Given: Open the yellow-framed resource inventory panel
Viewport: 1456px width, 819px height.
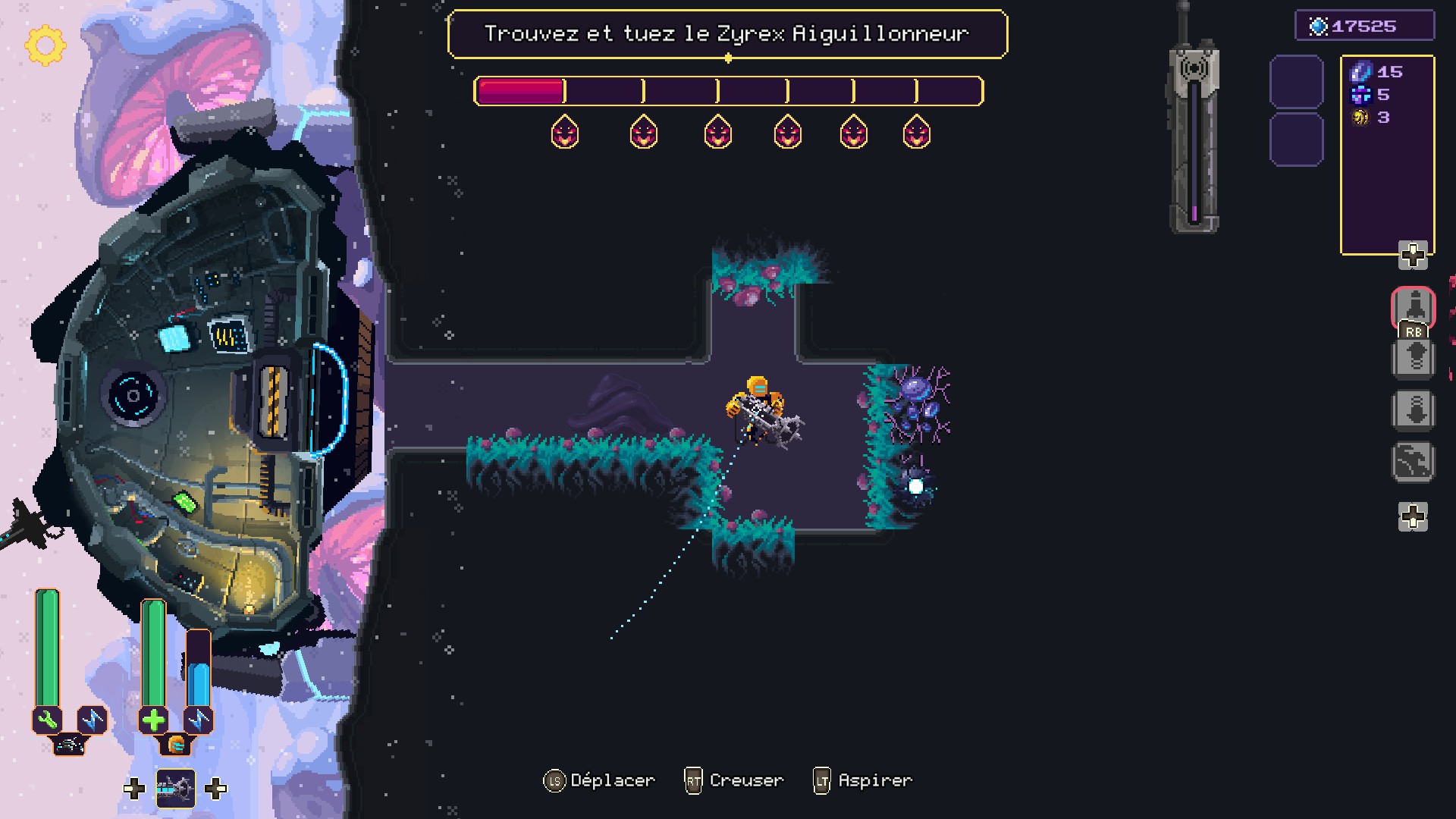Looking at the screenshot, I should coord(1387,155).
